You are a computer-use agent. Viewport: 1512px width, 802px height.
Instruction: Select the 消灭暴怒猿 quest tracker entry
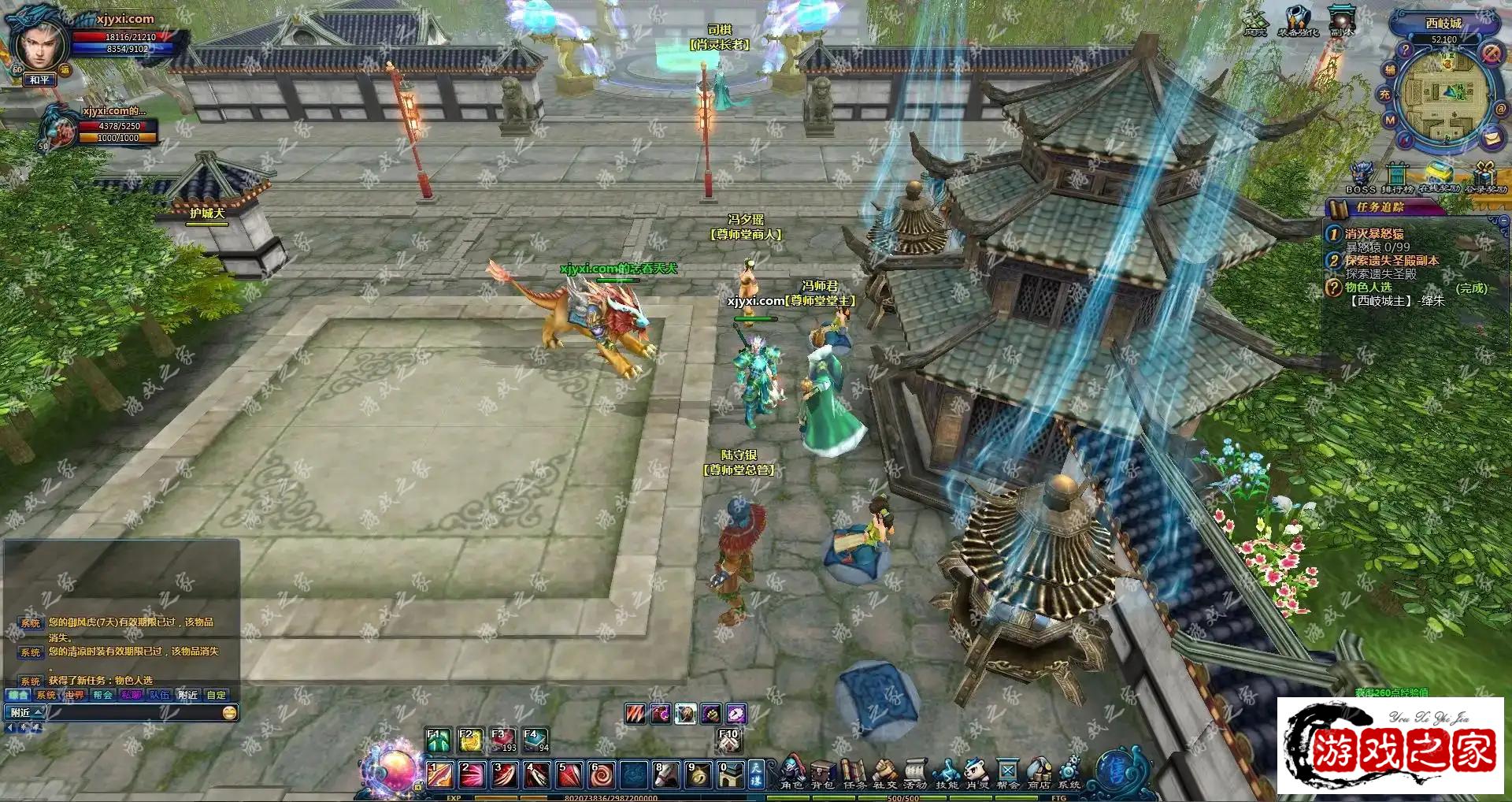(1374, 234)
